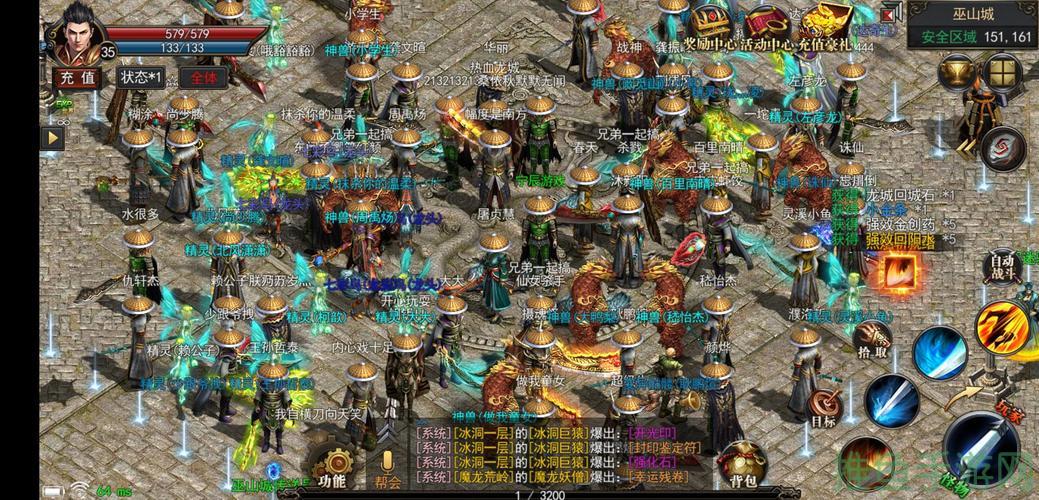Tap the 拾取 pickup button
Screen dimensions: 1039x500
pyautogui.click(x=873, y=338)
